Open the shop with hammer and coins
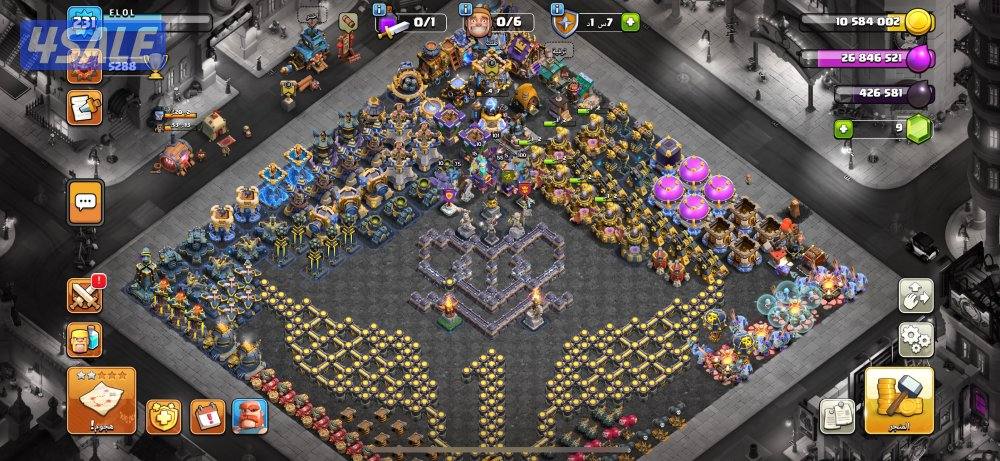The image size is (1000, 461). pos(898,400)
